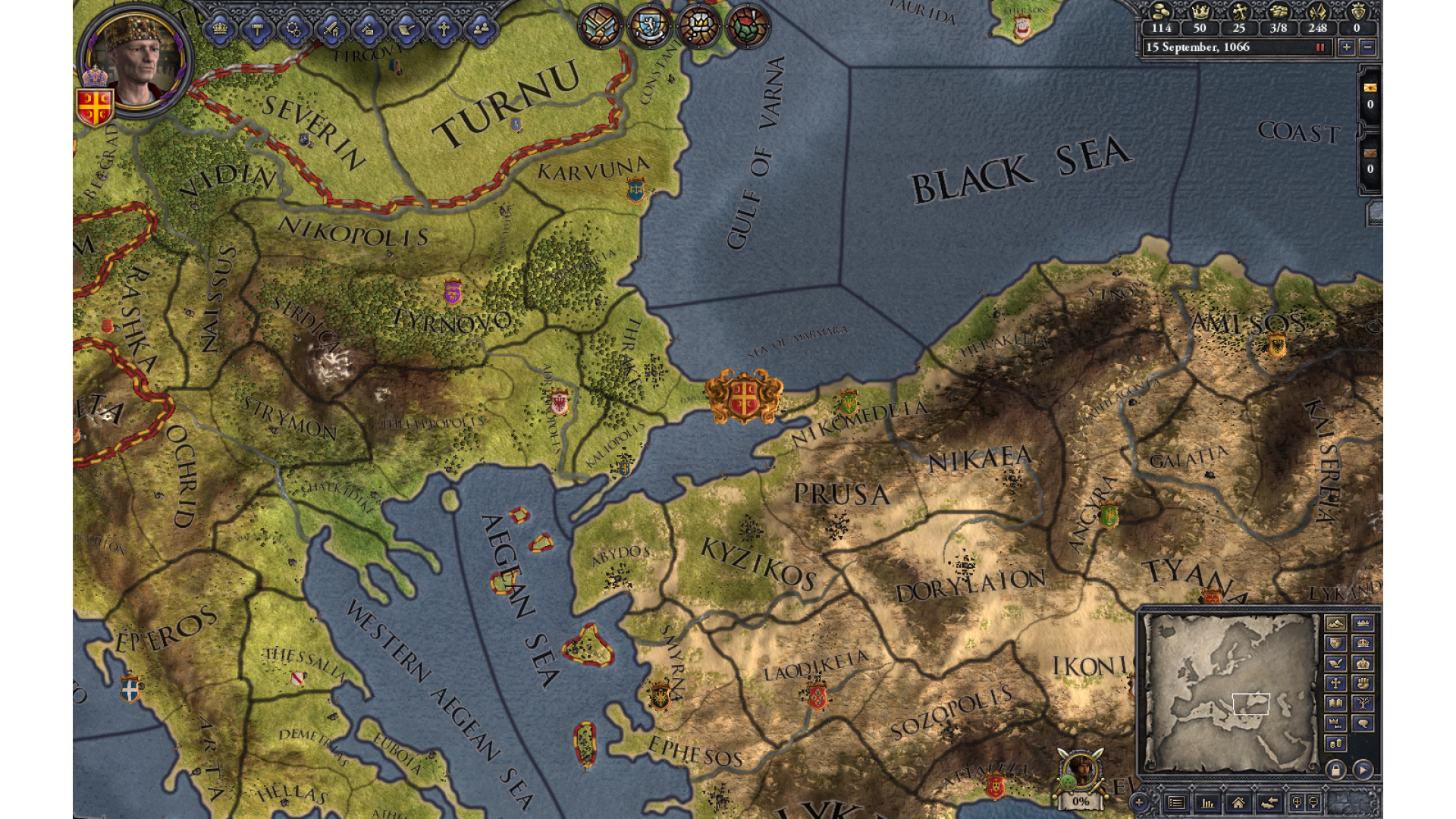Select the red rose stained-glass icon
The width and height of the screenshot is (1456, 819).
[x=748, y=27]
